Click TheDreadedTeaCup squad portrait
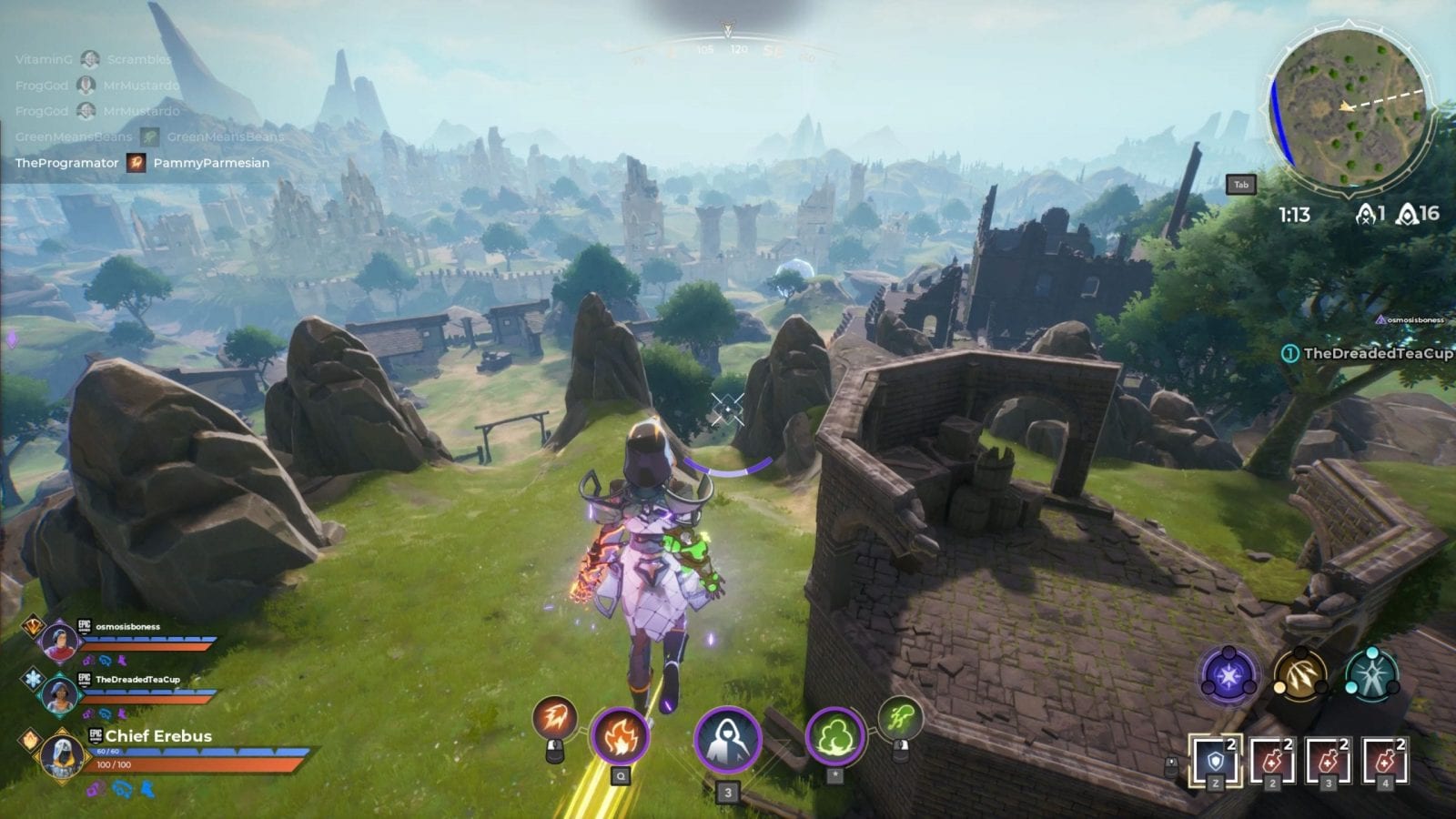The width and height of the screenshot is (1456, 819). [59, 694]
